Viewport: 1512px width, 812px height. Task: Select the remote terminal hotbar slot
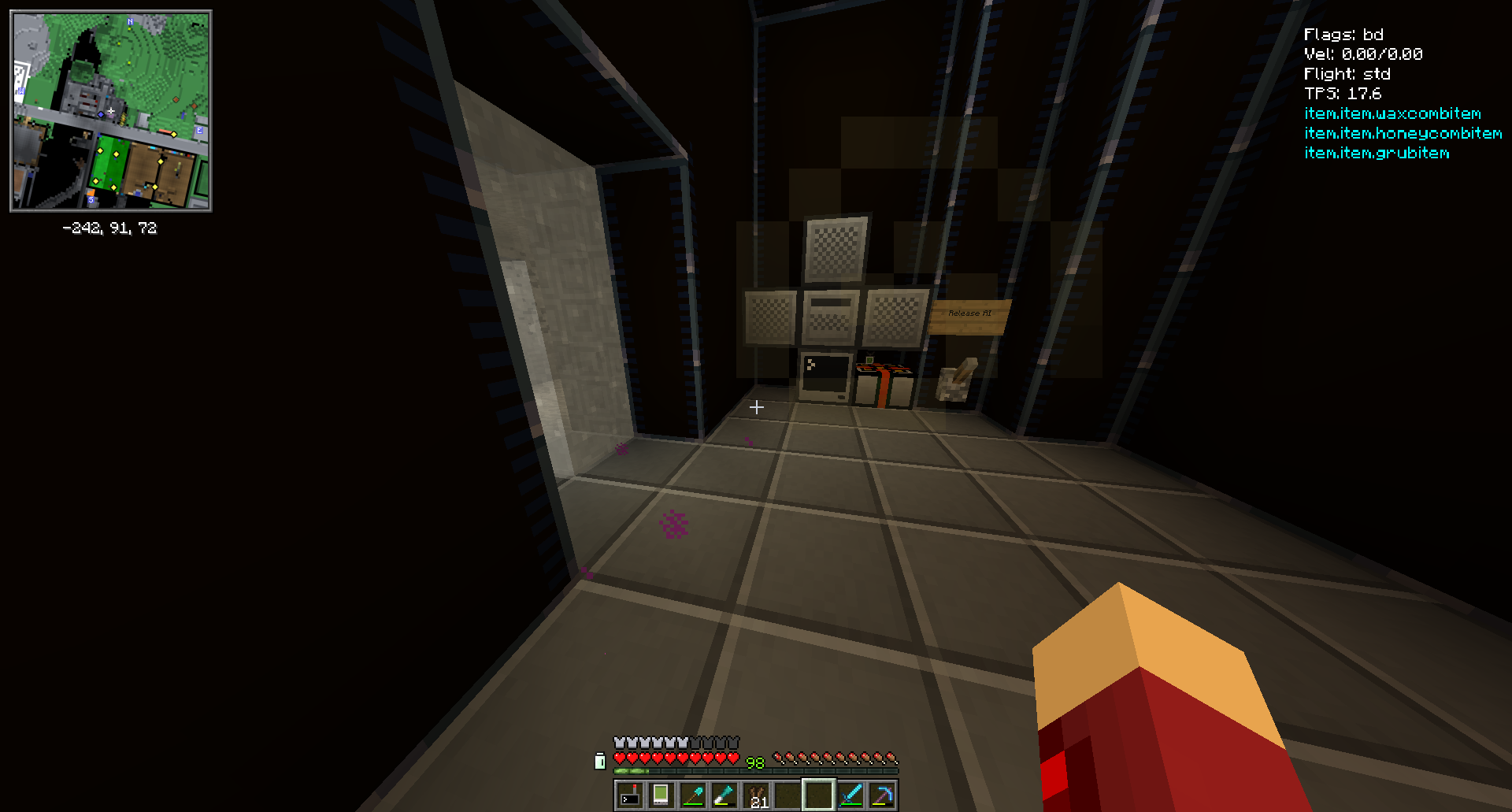629,795
